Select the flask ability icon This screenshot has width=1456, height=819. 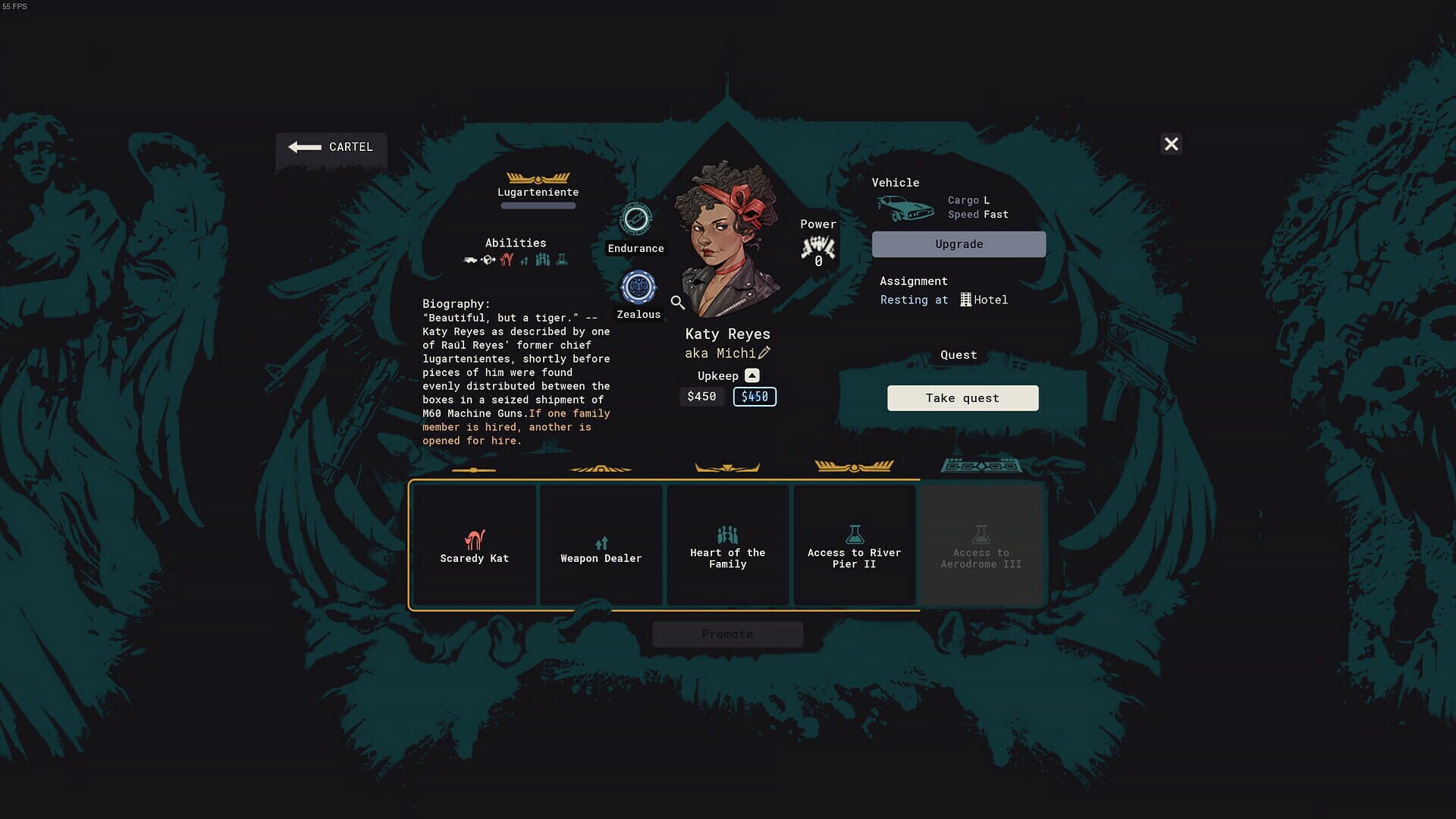coord(562,259)
